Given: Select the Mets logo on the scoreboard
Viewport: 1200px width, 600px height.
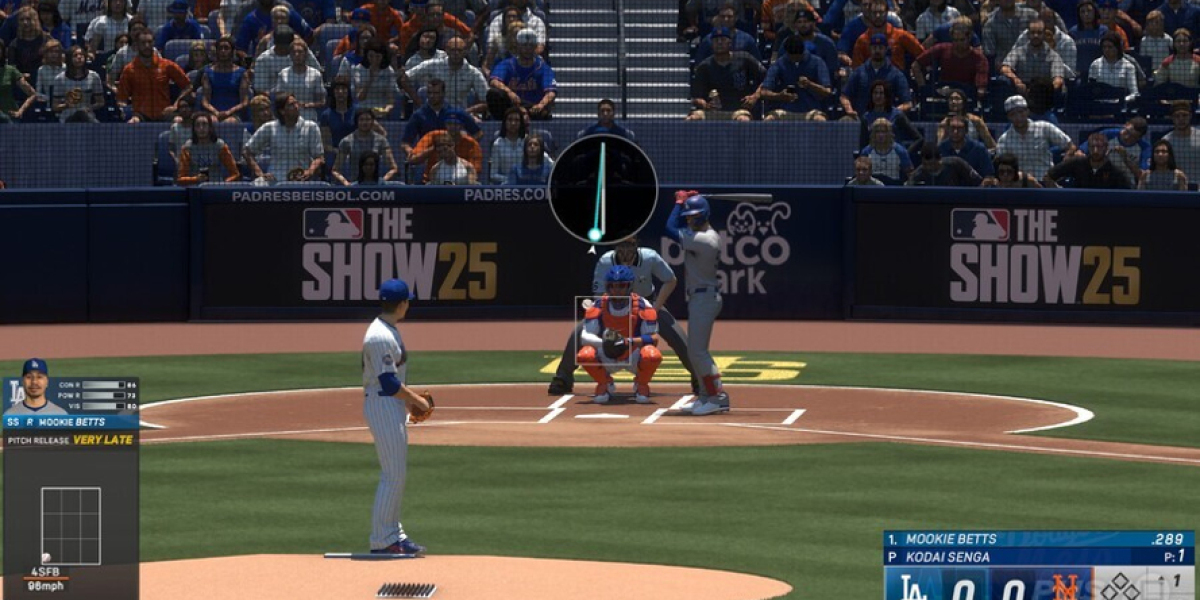Looking at the screenshot, I should [x=1065, y=587].
